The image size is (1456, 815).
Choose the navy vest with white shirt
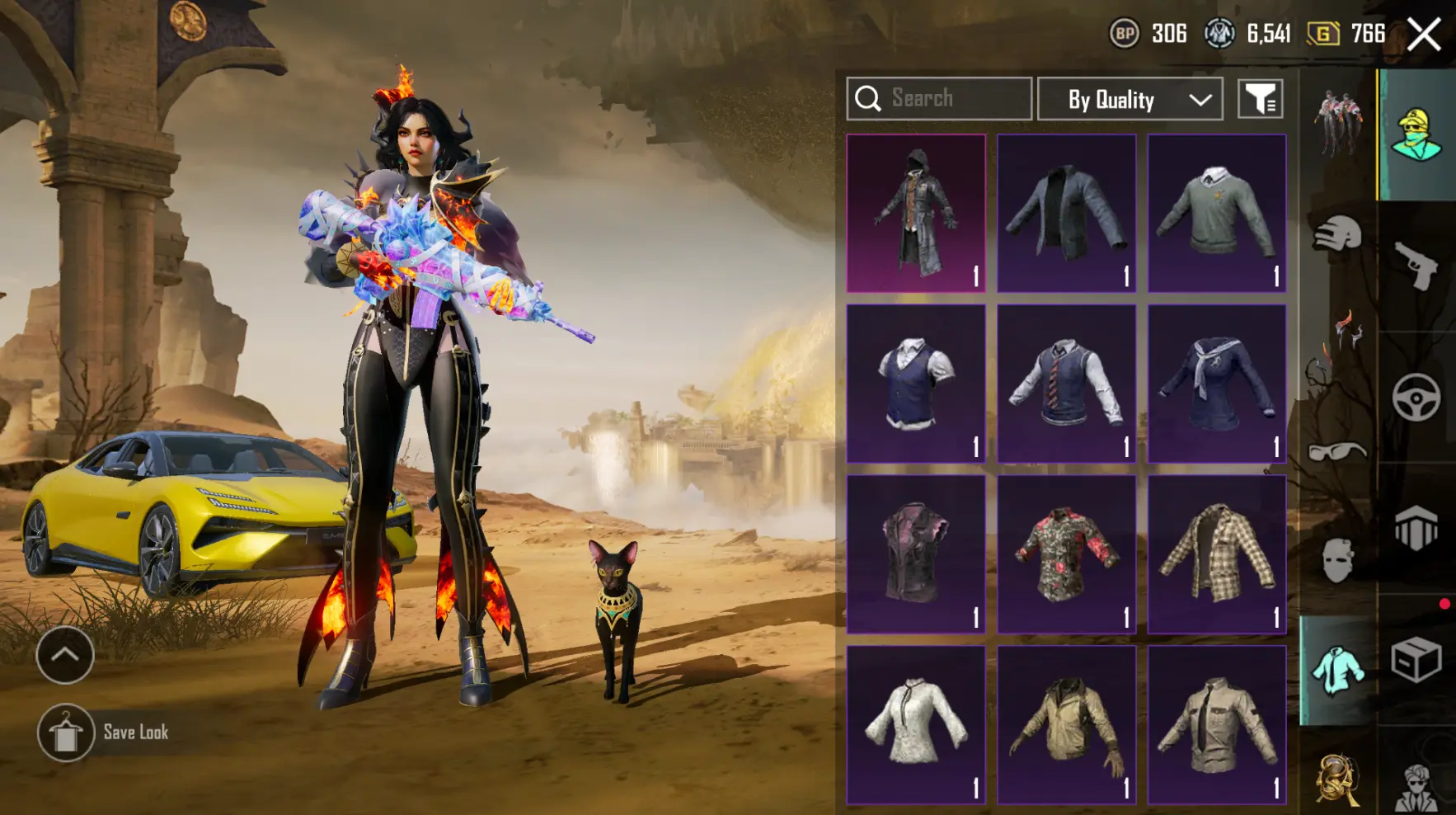pyautogui.click(x=916, y=384)
